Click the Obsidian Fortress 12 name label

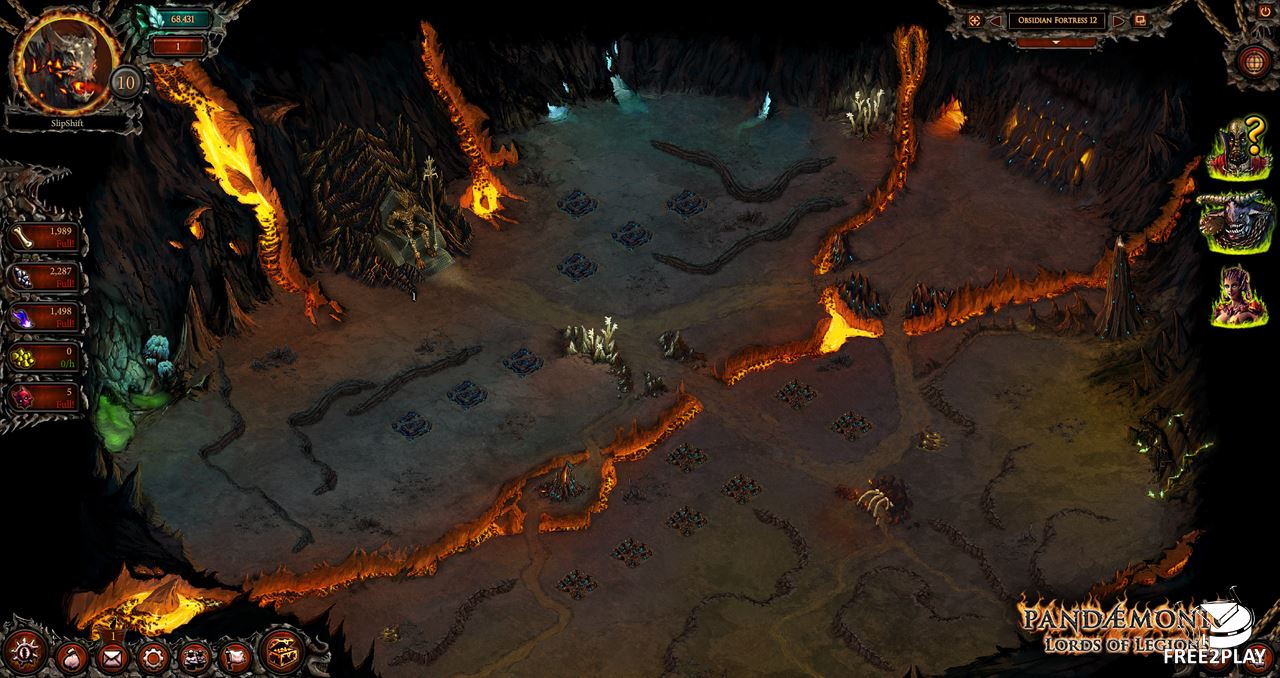tap(1056, 20)
